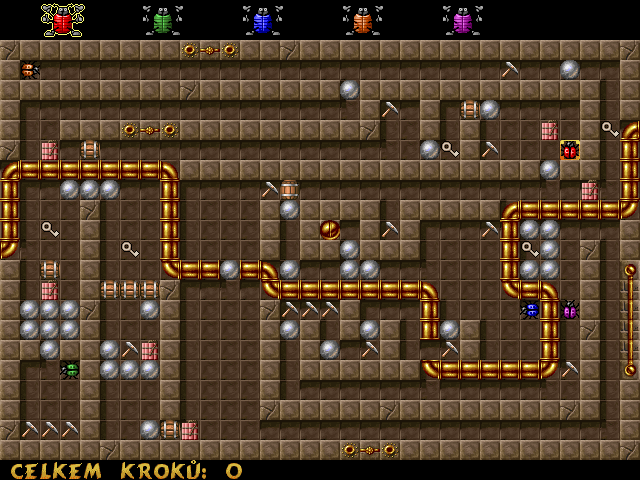Switch to the green beetle in the top bar
640x480 pixels.
point(162,19)
